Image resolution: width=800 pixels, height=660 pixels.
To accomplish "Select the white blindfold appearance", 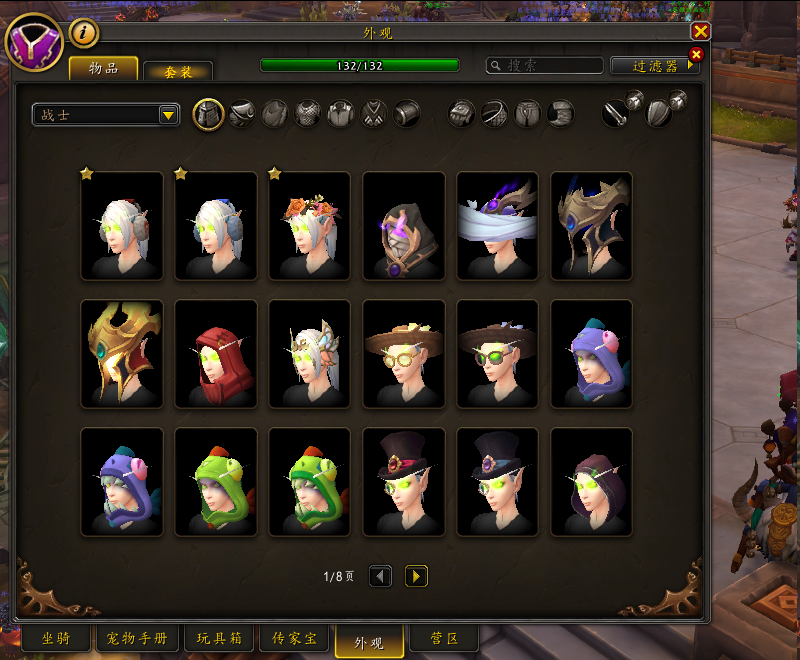I will point(498,226).
